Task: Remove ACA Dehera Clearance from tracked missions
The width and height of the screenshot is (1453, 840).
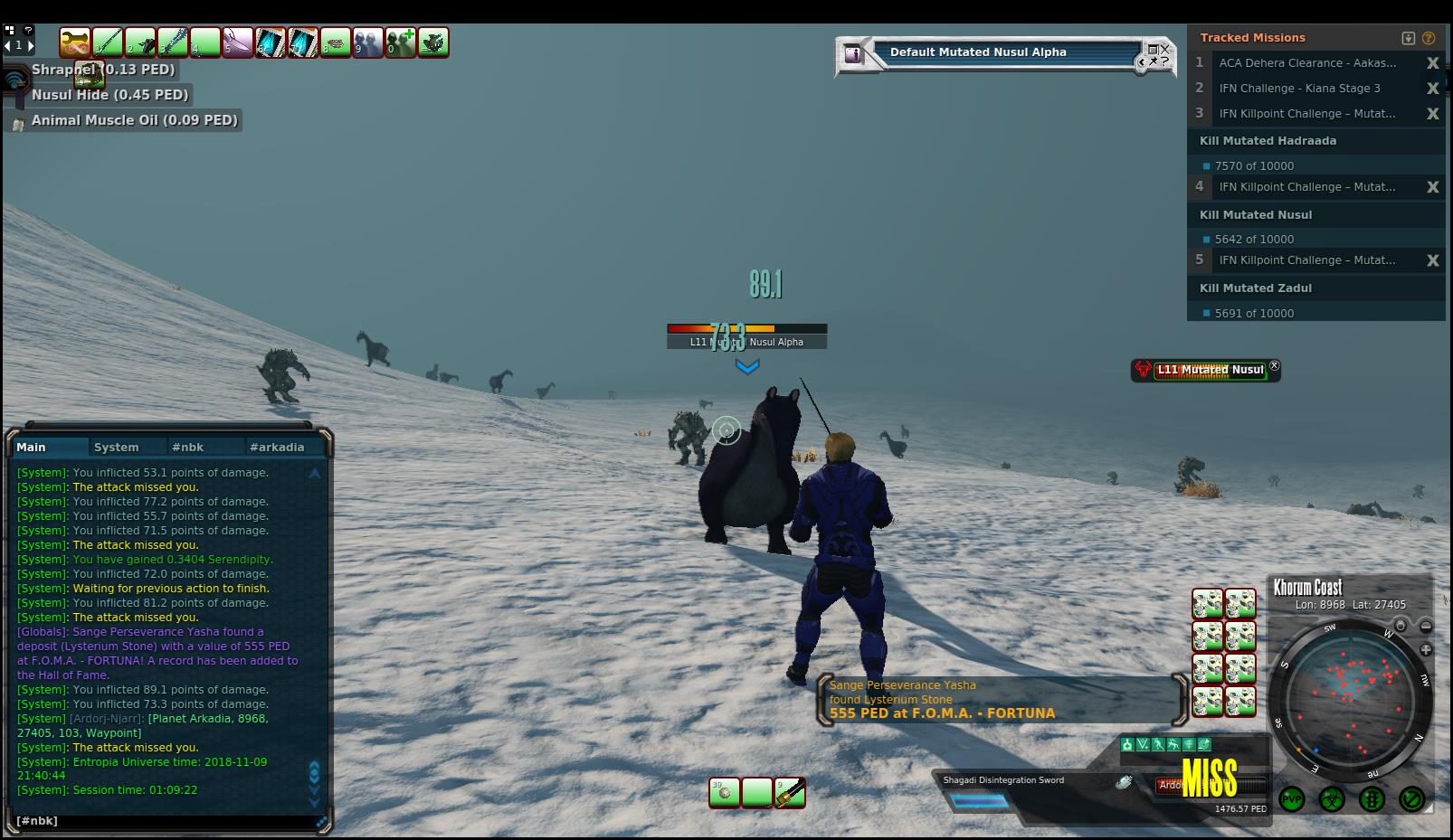Action: pyautogui.click(x=1432, y=63)
